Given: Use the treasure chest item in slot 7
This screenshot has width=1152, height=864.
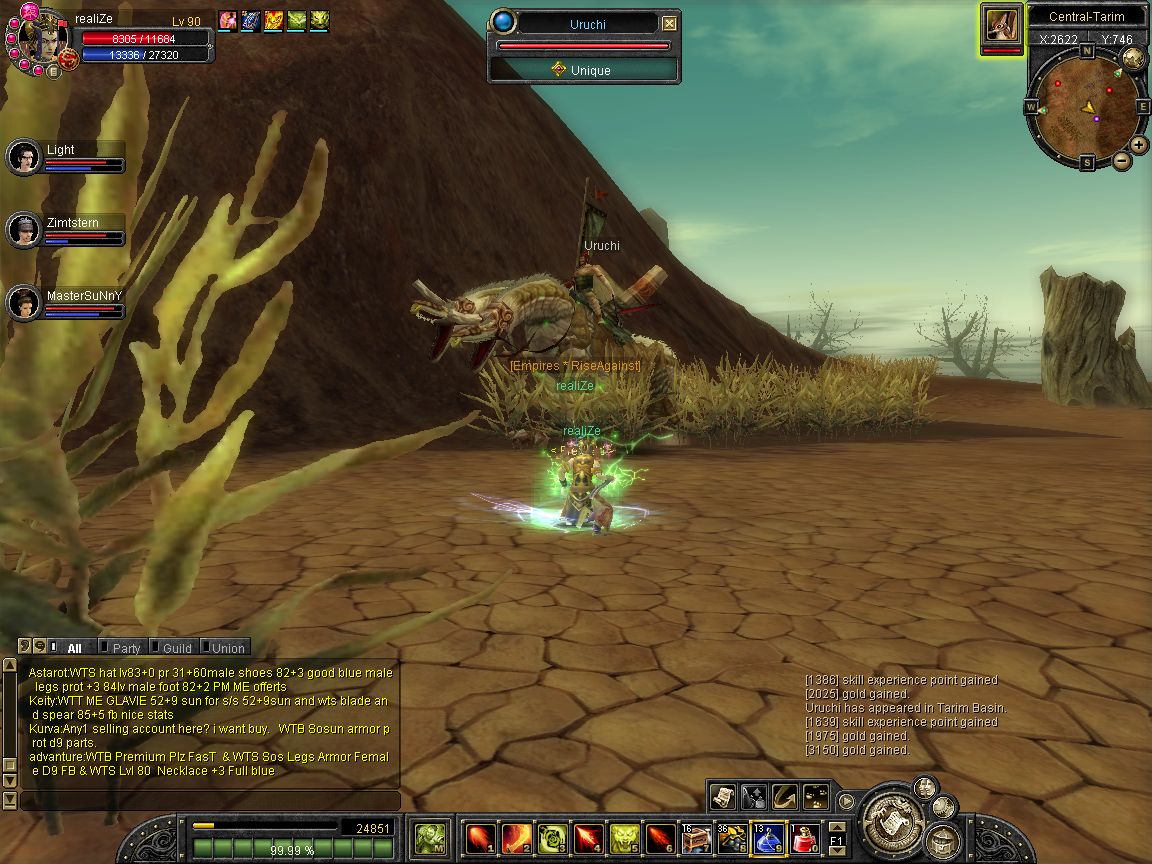Looking at the screenshot, I should 695,837.
